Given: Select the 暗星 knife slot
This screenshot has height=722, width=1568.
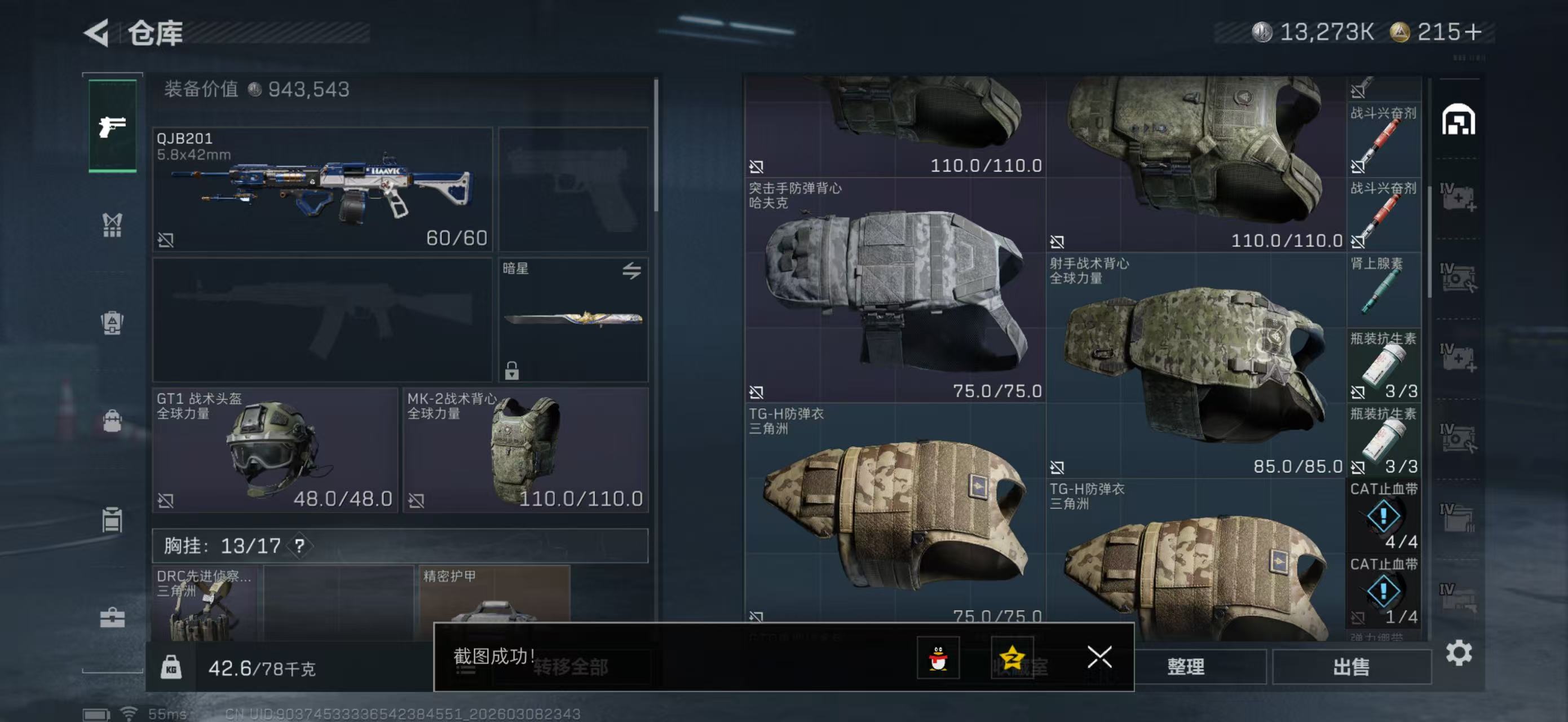Looking at the screenshot, I should coord(573,320).
